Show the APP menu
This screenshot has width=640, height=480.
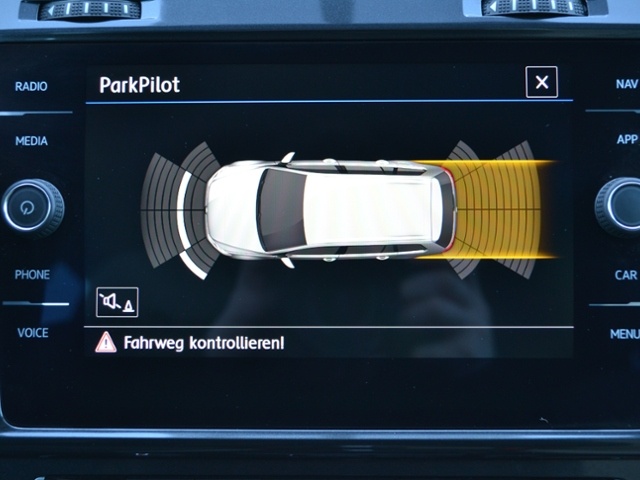[627, 140]
